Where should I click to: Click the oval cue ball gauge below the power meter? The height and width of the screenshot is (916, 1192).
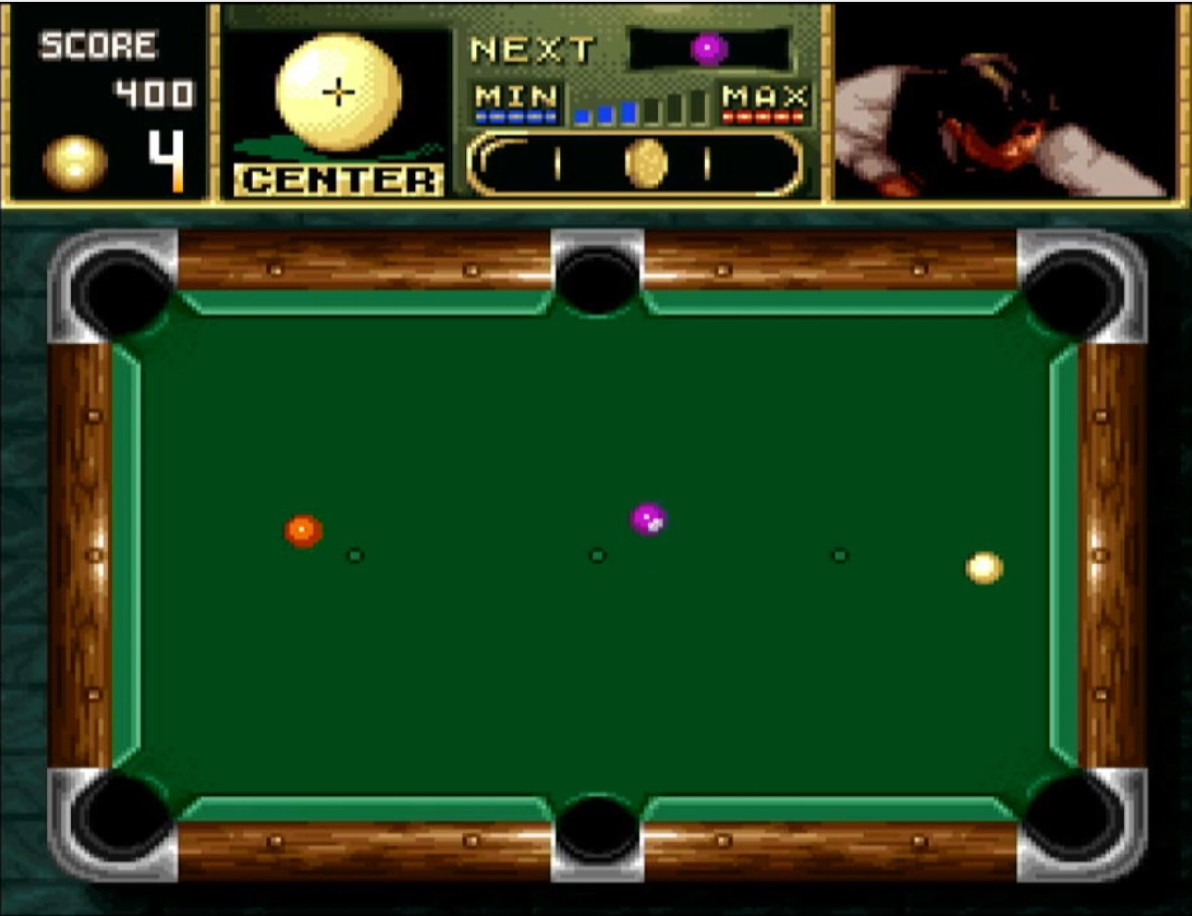[x=635, y=164]
